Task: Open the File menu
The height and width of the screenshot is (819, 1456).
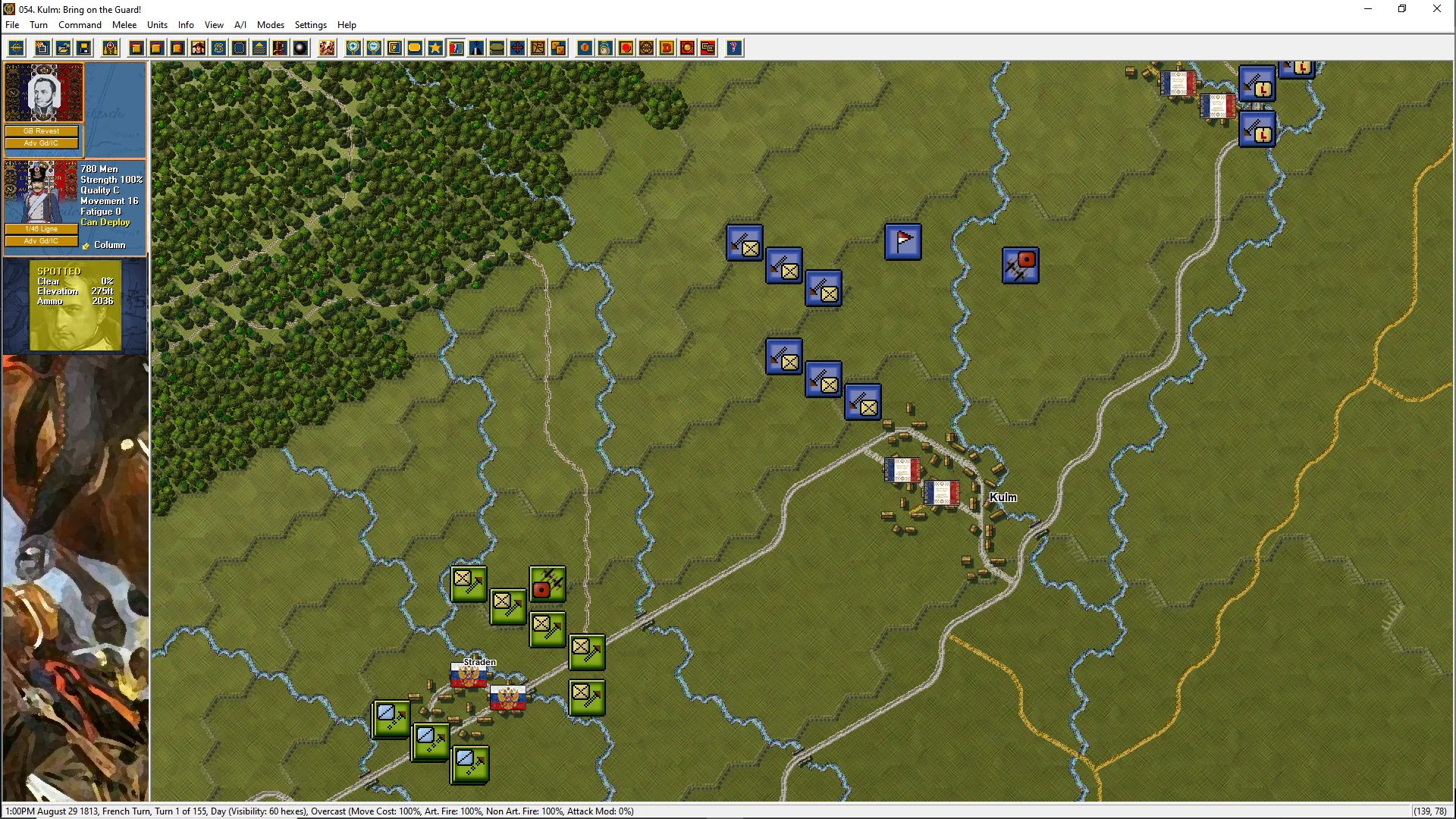Action: click(x=12, y=25)
